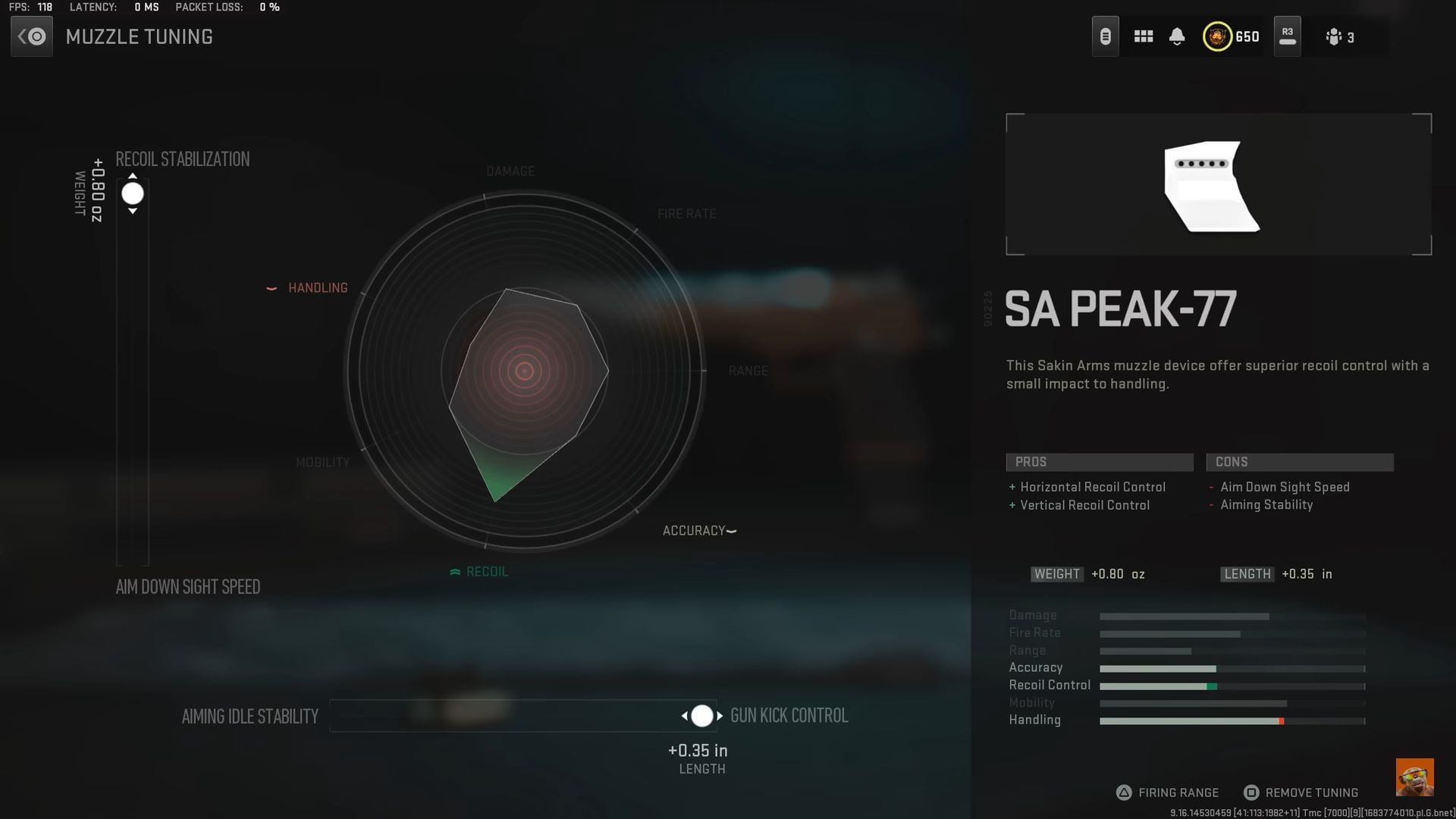The width and height of the screenshot is (1456, 819).
Task: Click the Recoil Stabilization weight slider knob
Action: tap(133, 193)
